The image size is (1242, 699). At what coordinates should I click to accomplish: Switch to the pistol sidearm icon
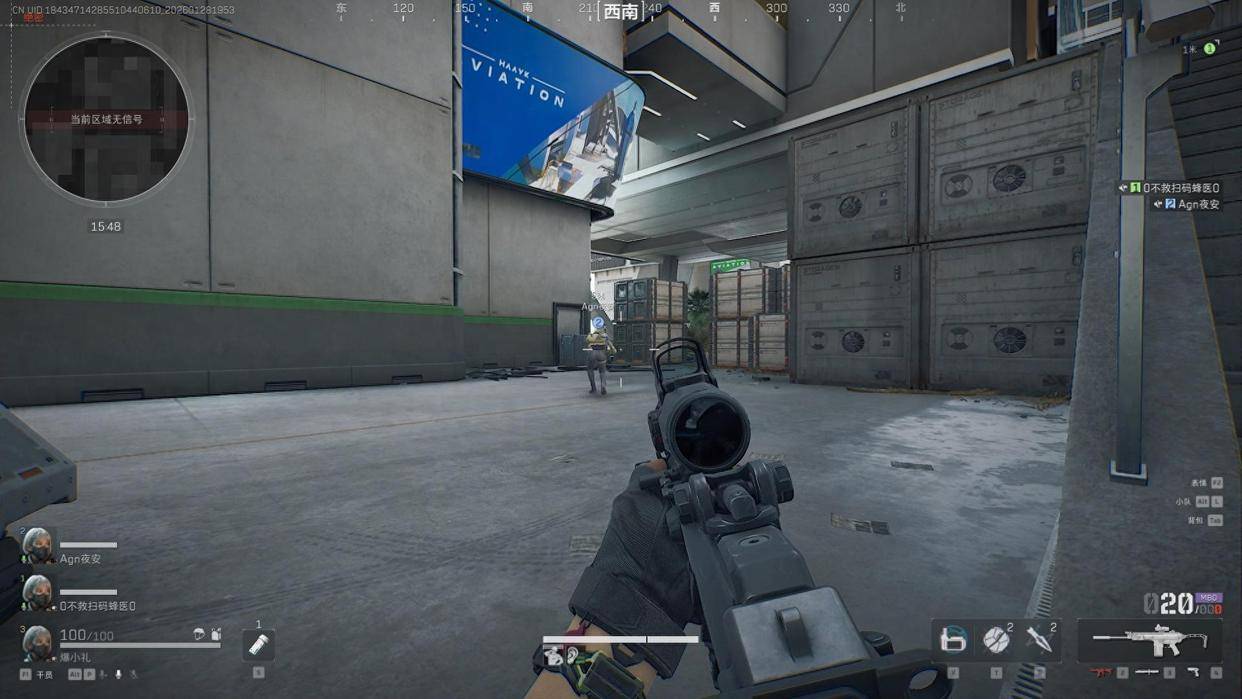(x=1194, y=673)
